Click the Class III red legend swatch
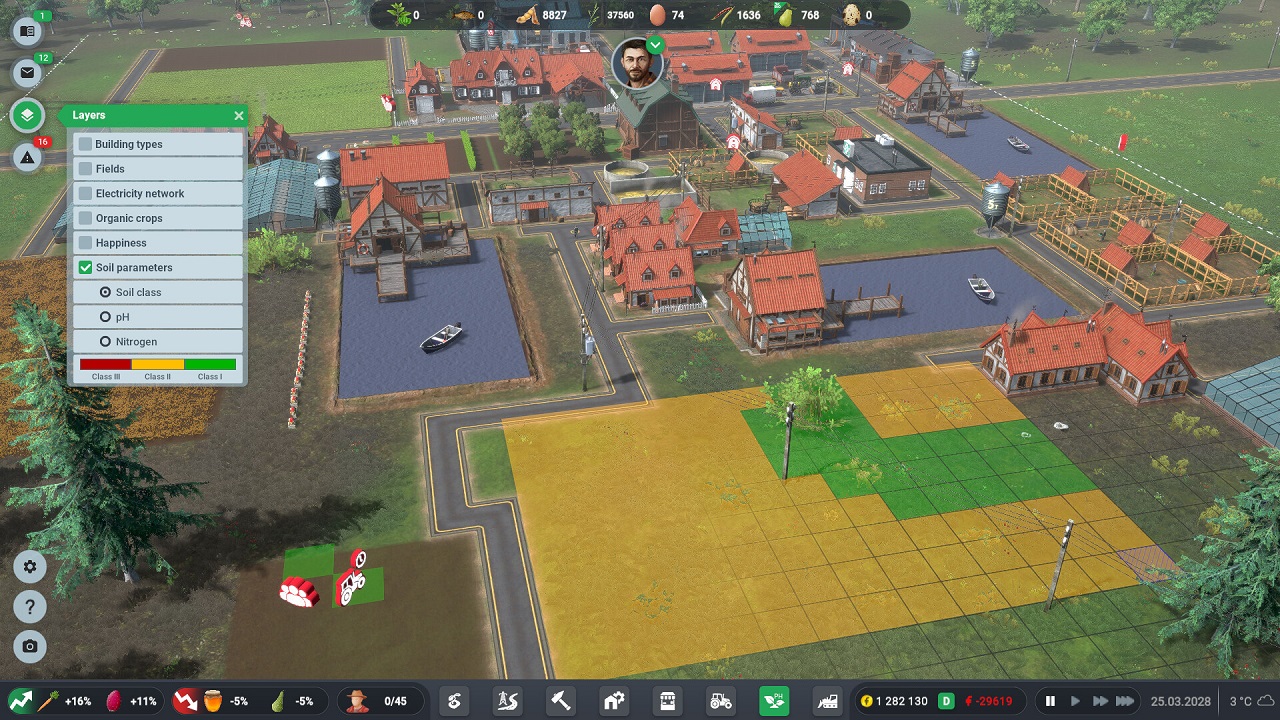1280x720 pixels. pos(105,364)
